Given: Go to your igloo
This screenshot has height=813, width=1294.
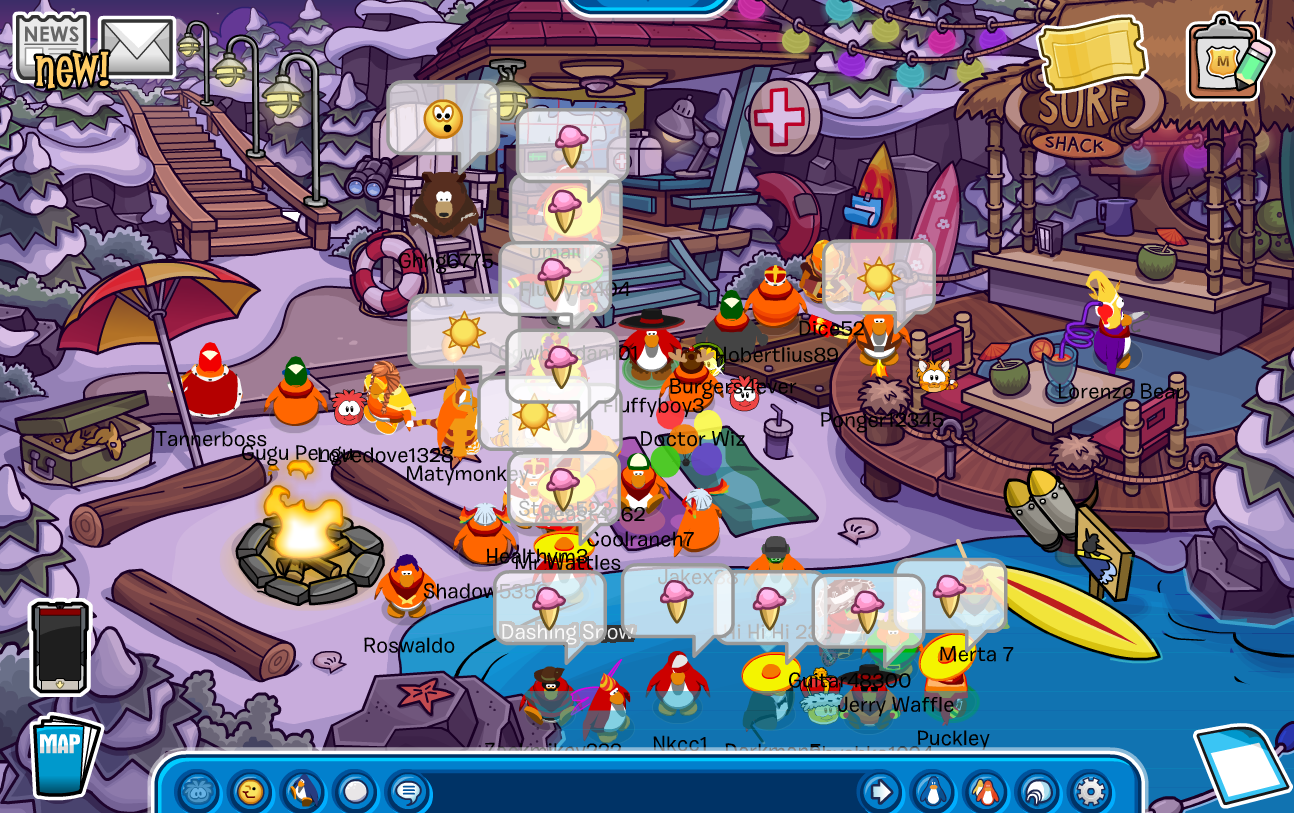Looking at the screenshot, I should coord(1037,793).
